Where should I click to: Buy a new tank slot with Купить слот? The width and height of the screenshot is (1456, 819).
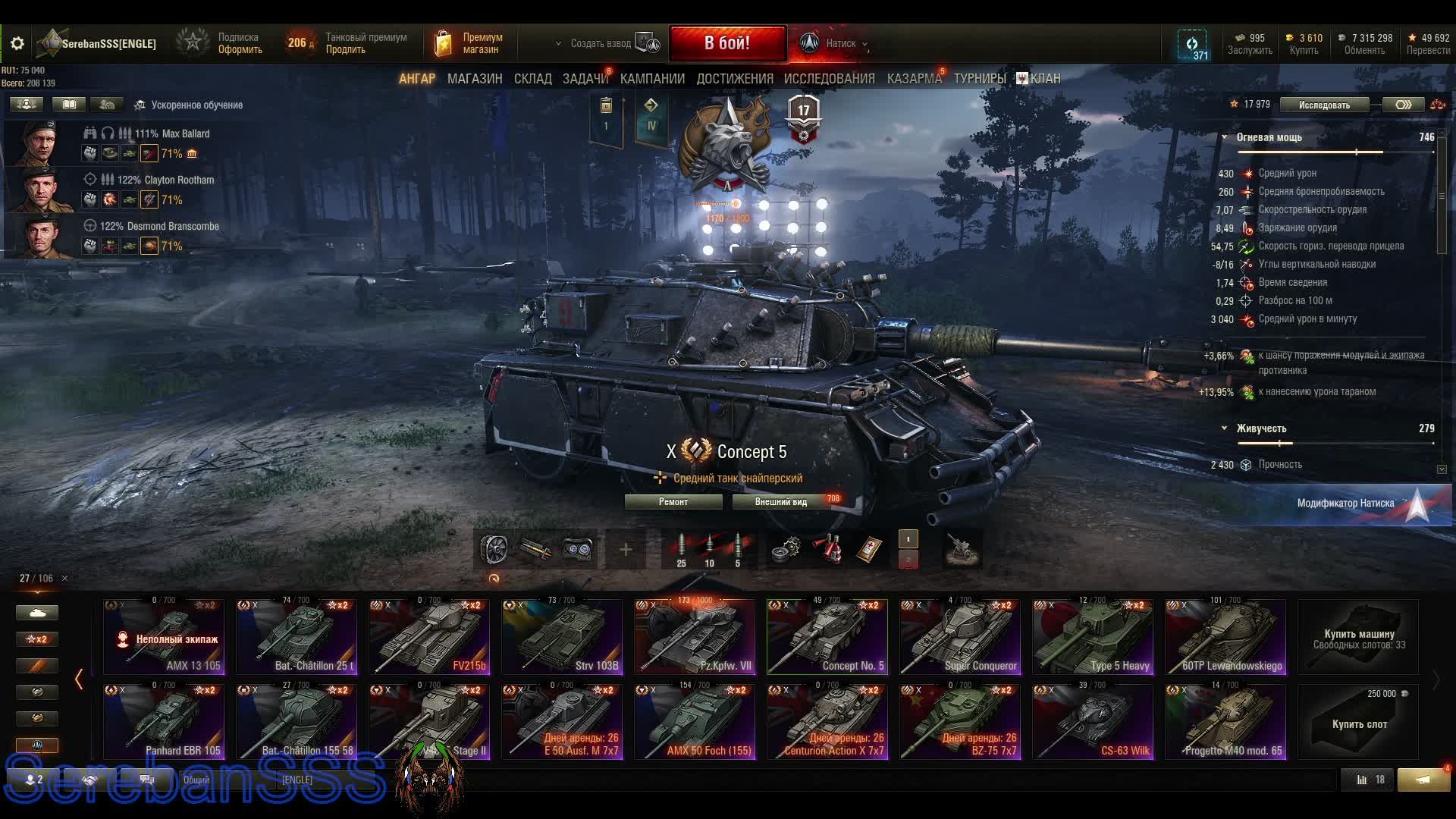click(x=1359, y=723)
